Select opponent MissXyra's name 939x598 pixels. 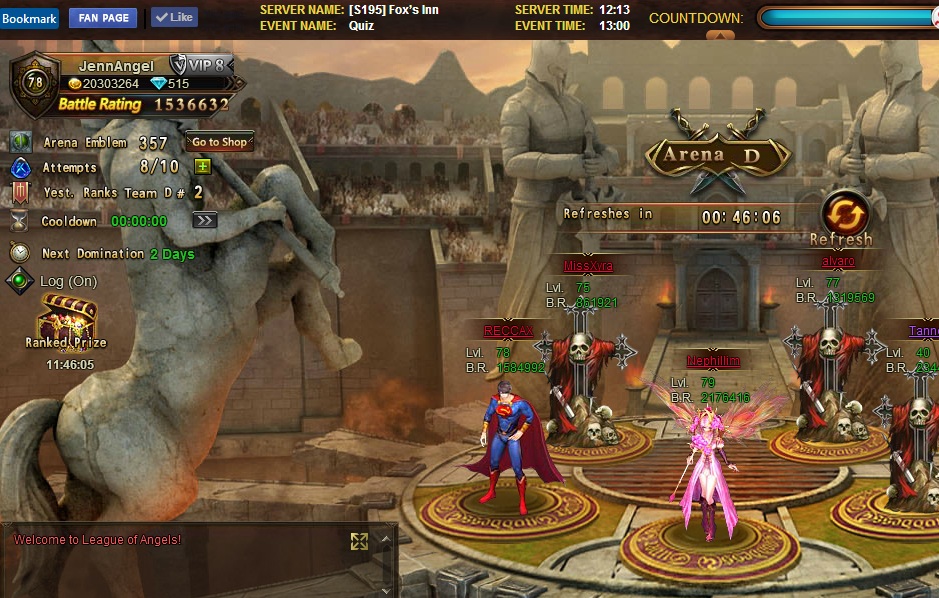[x=588, y=266]
